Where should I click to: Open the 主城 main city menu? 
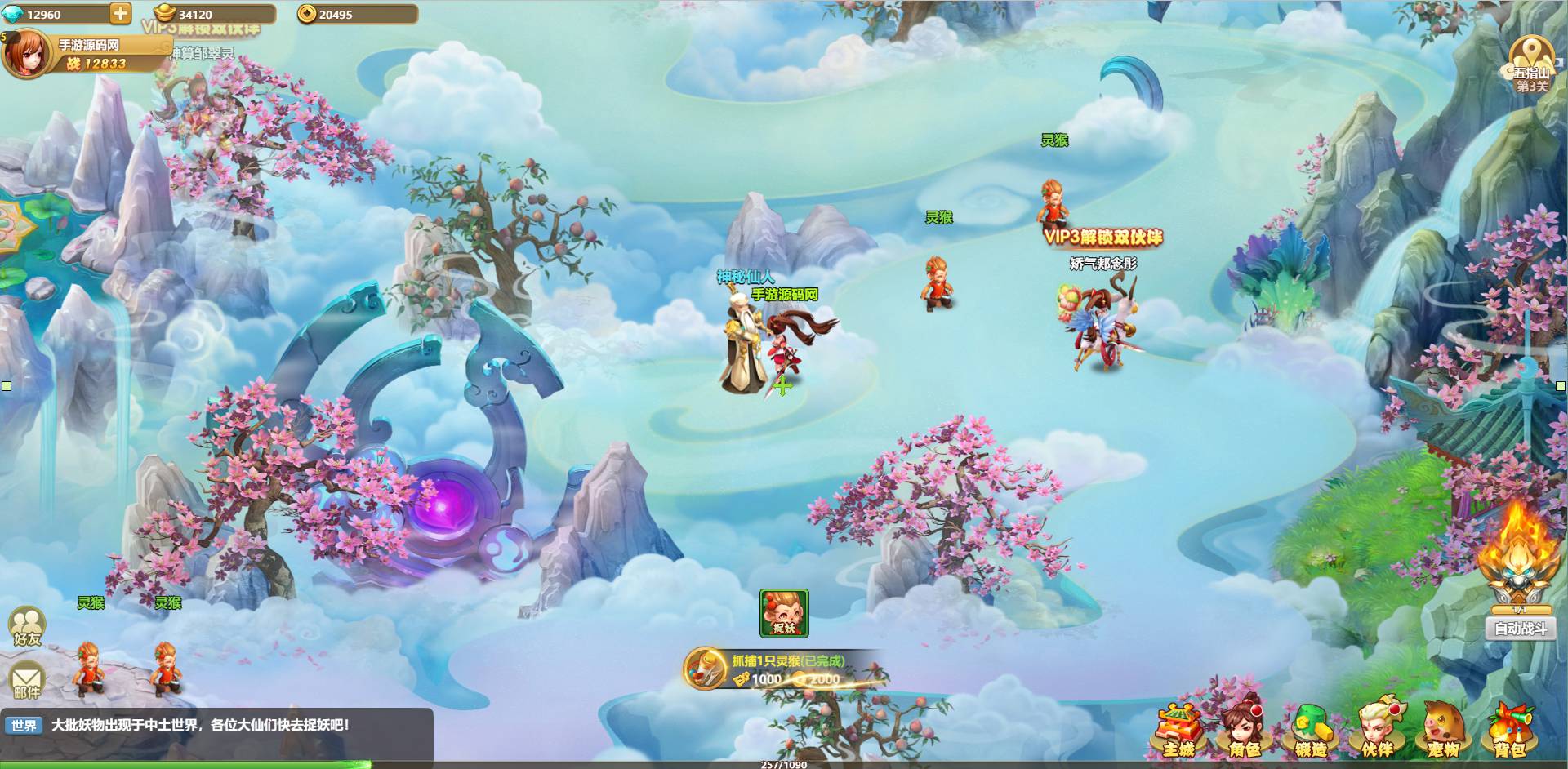click(1178, 729)
